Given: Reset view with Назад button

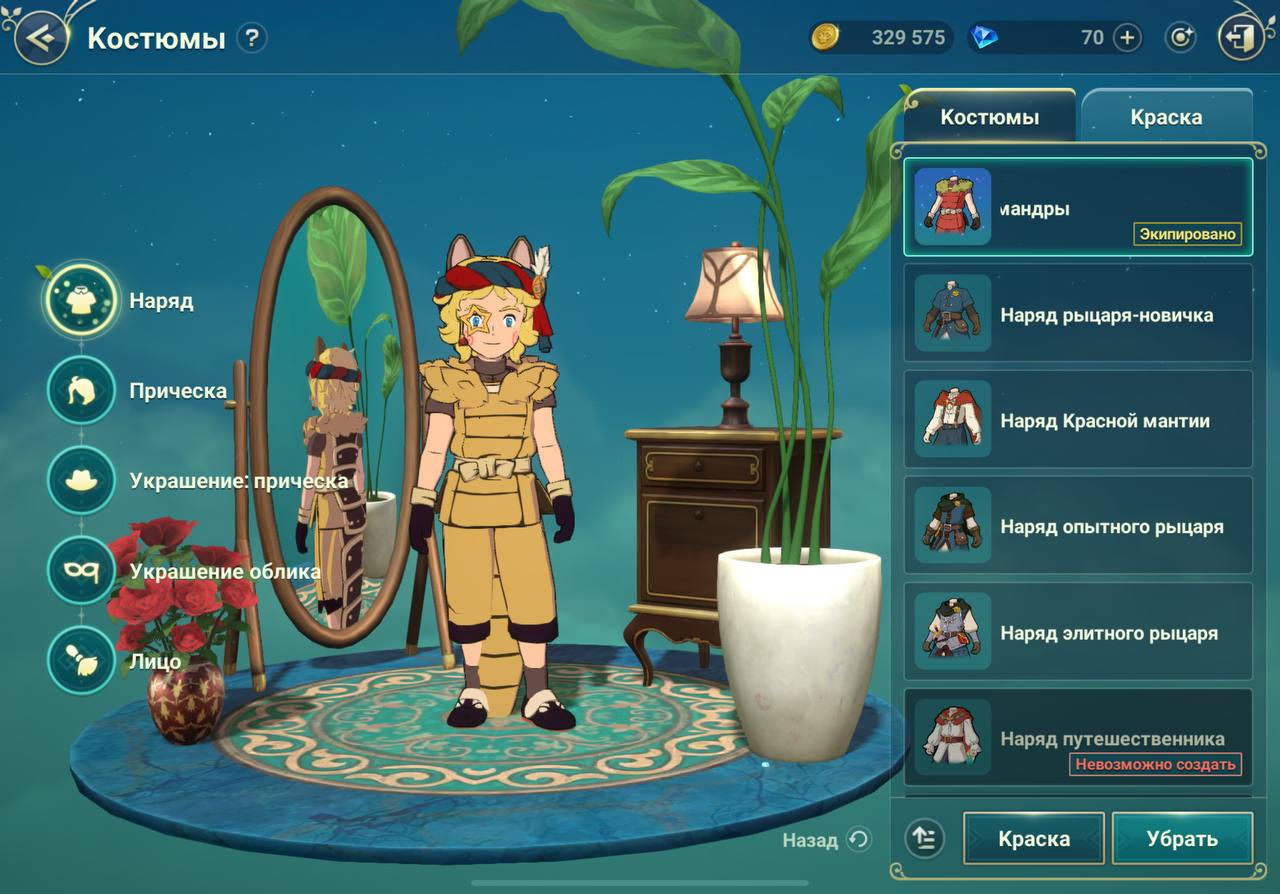Looking at the screenshot, I should pyautogui.click(x=828, y=840).
